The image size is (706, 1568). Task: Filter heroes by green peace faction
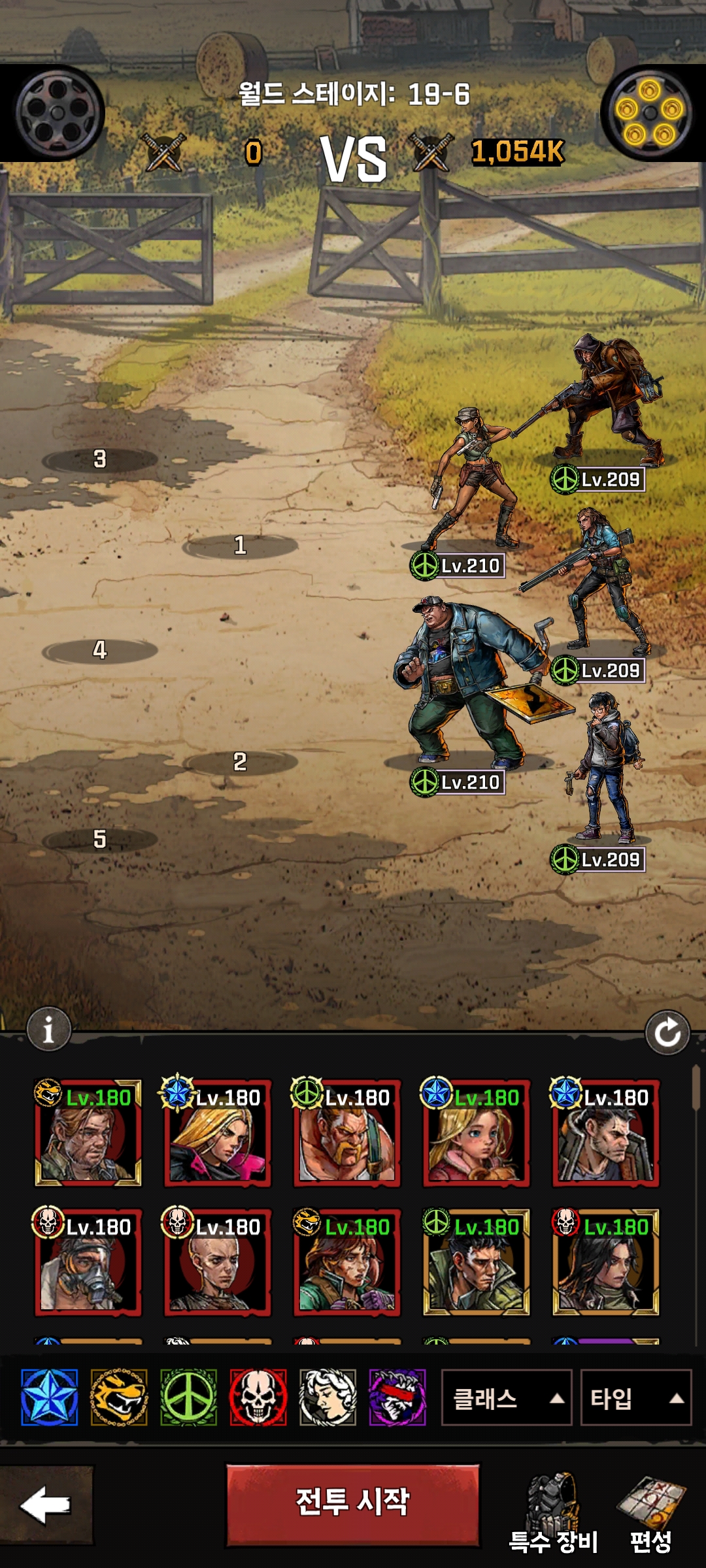coord(188,1397)
